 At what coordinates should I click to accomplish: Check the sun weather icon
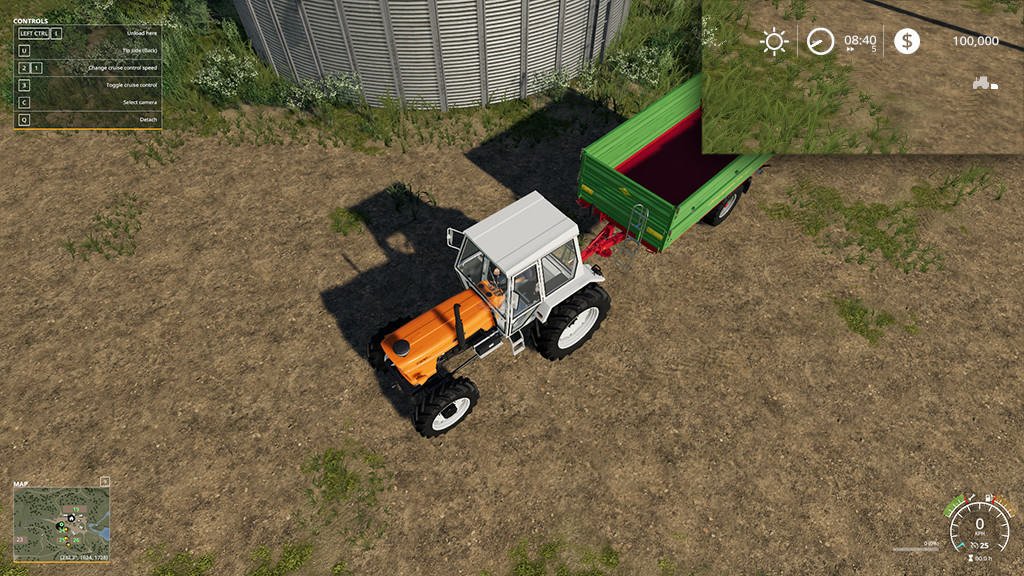[x=774, y=41]
